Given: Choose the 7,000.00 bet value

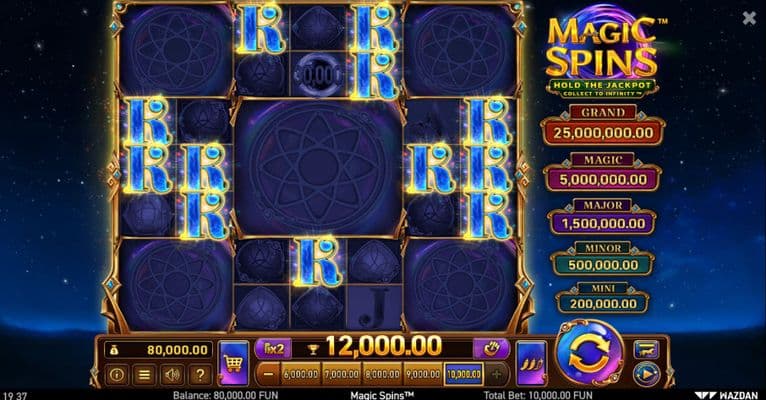Looking at the screenshot, I should pyautogui.click(x=341, y=374).
